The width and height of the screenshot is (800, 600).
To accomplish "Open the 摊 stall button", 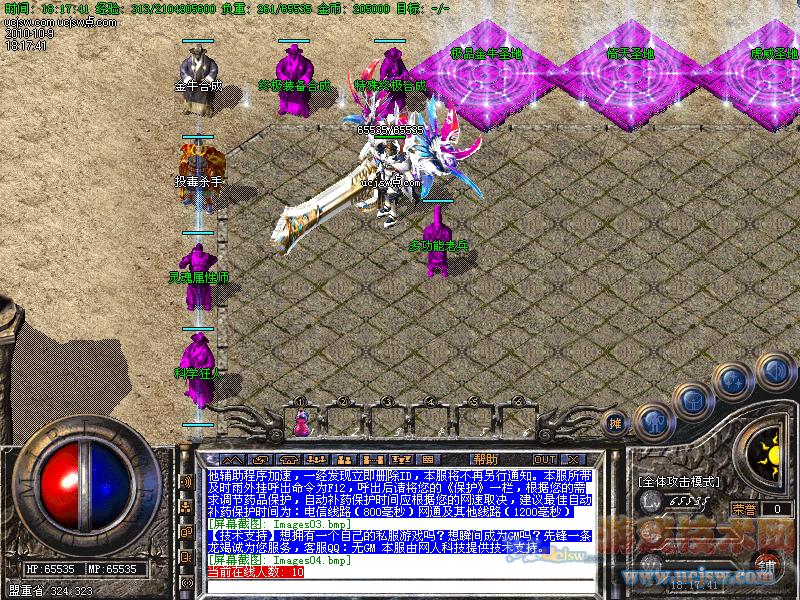I will 616,424.
